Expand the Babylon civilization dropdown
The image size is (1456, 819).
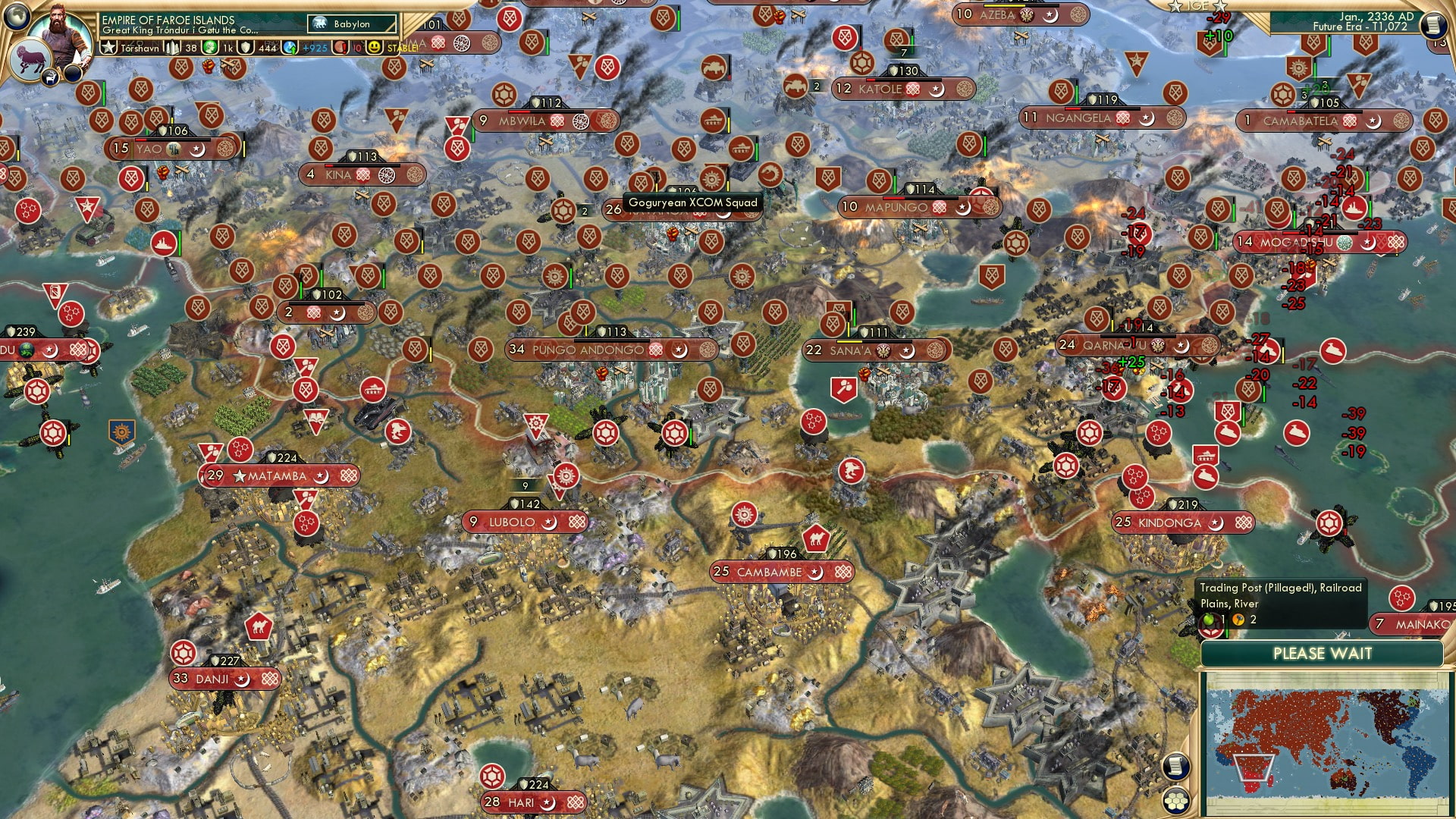(353, 24)
